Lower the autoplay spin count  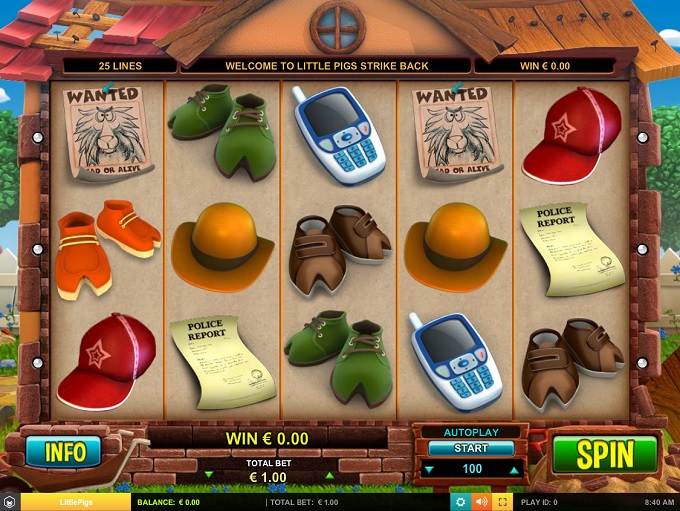pos(429,469)
